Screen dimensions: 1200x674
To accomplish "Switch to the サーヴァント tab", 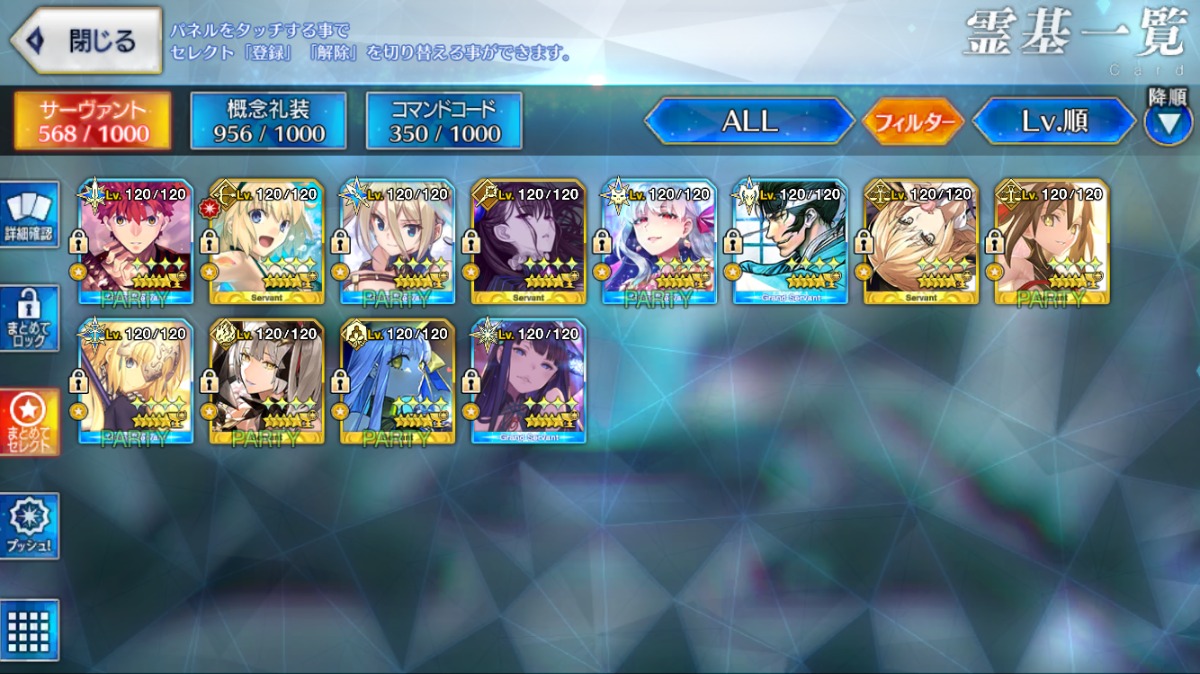I will pos(92,121).
